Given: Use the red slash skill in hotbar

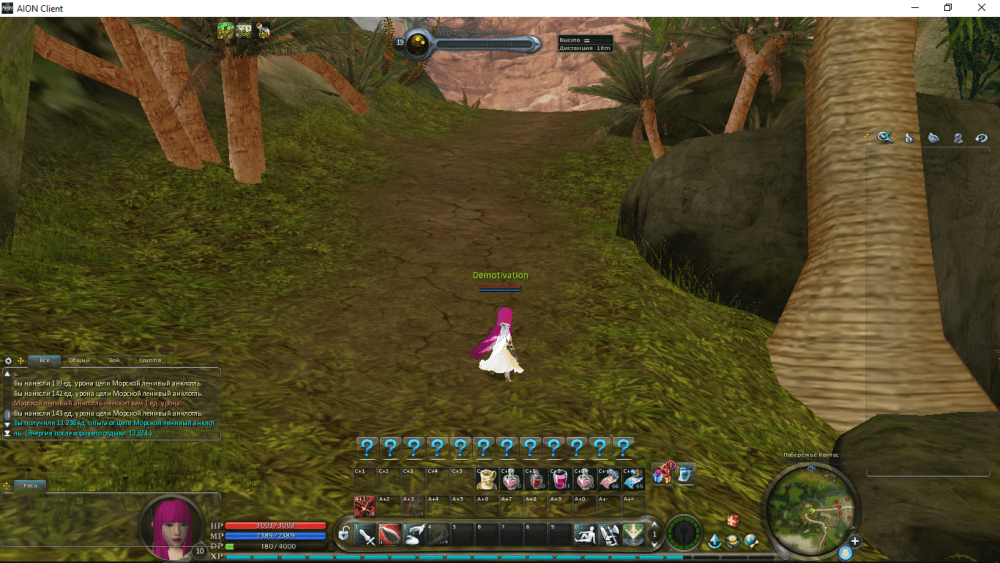Looking at the screenshot, I should tap(390, 535).
